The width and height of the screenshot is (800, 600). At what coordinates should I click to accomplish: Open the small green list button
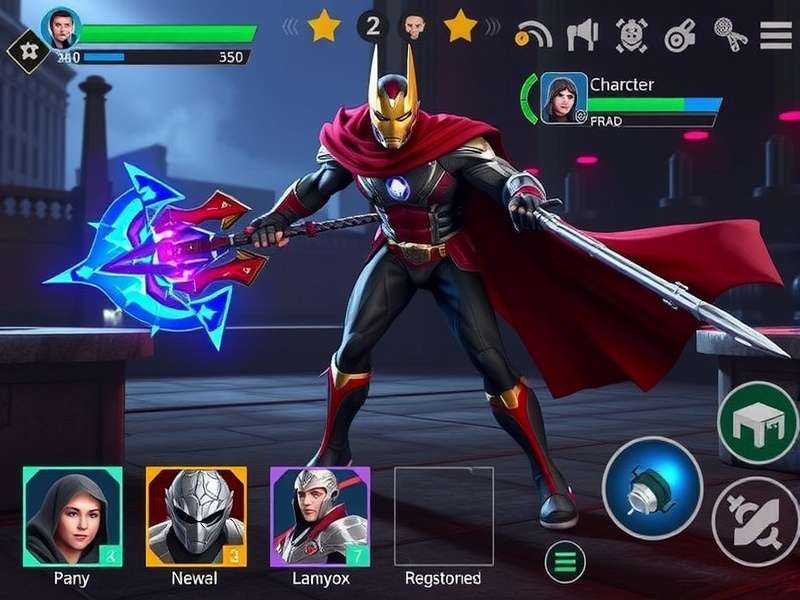tap(565, 561)
